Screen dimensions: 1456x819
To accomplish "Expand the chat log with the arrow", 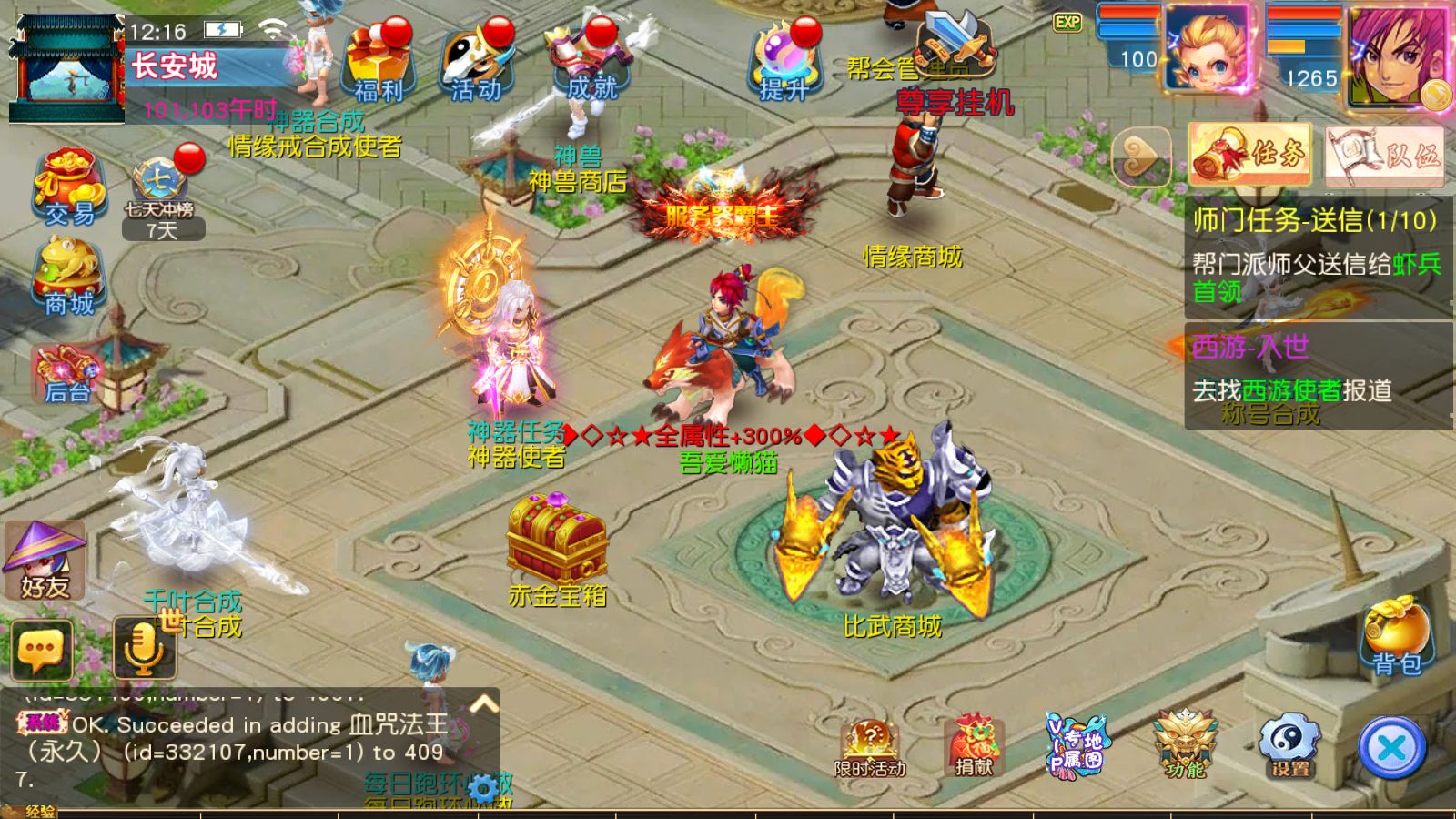I will click(x=484, y=703).
